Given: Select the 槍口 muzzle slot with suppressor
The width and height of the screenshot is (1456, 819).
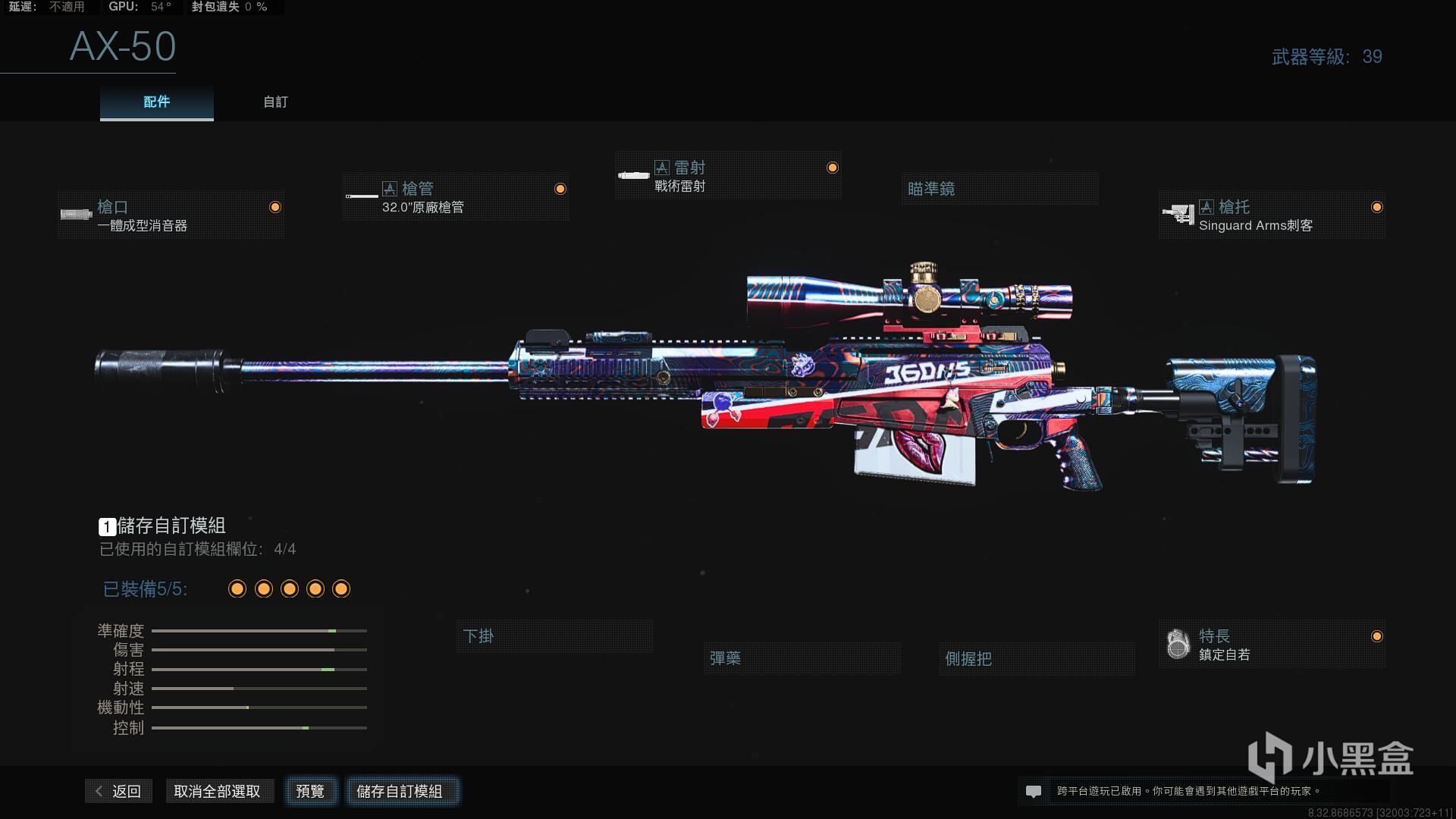Looking at the screenshot, I should tap(171, 215).
